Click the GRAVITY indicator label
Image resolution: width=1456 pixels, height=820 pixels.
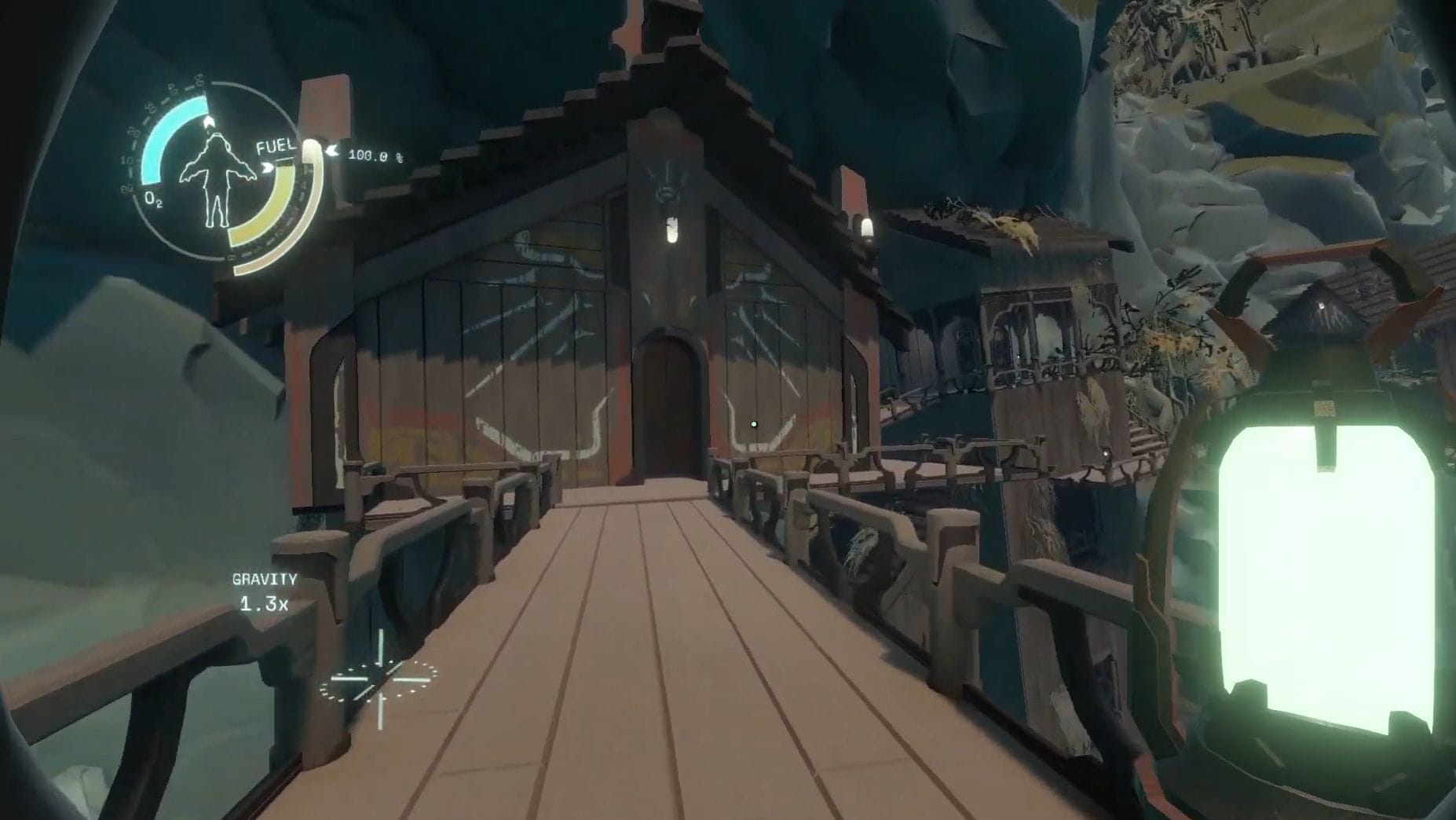pyautogui.click(x=264, y=581)
